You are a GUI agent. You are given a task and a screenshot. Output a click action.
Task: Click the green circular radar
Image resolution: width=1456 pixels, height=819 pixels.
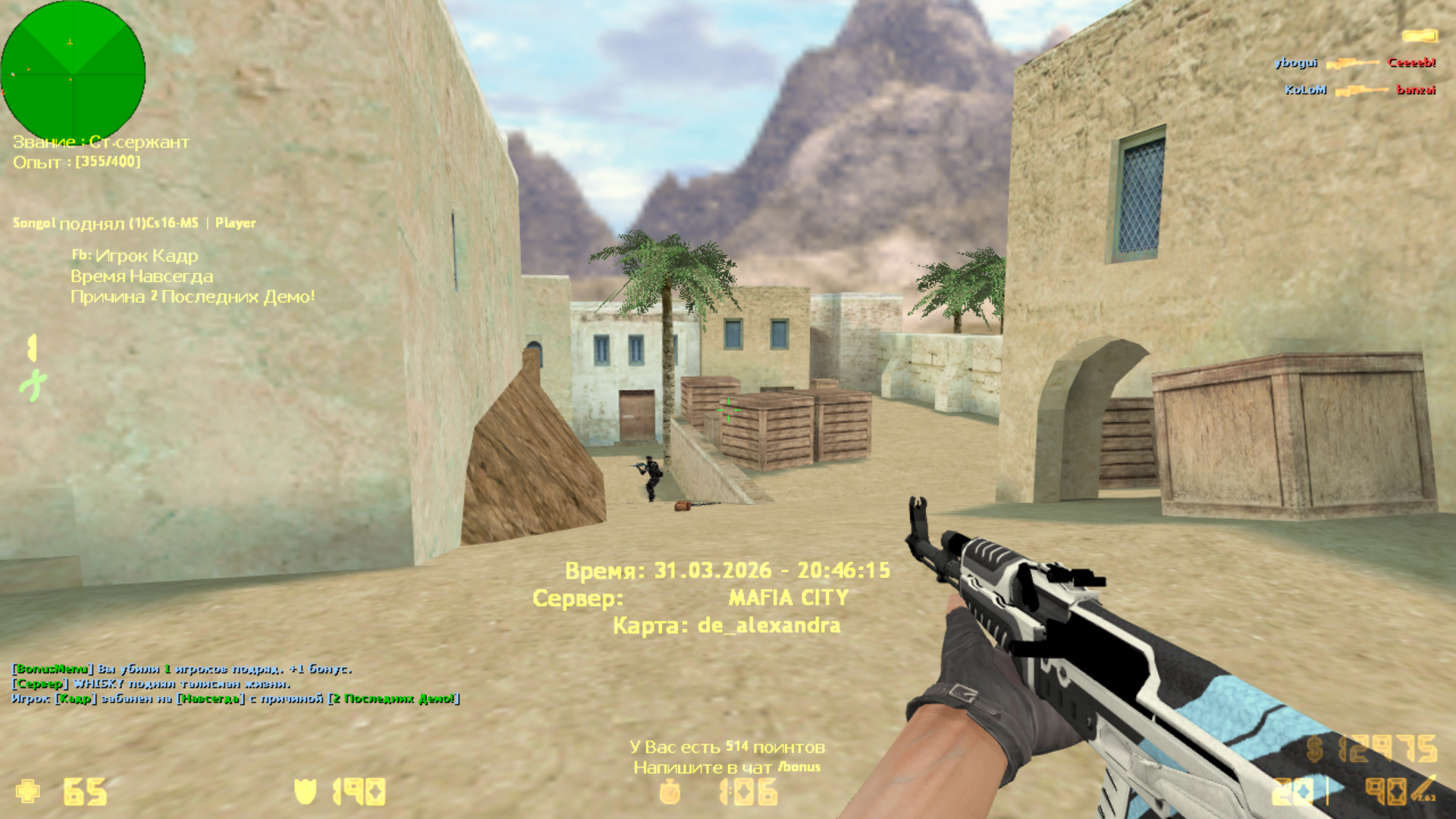point(73,71)
